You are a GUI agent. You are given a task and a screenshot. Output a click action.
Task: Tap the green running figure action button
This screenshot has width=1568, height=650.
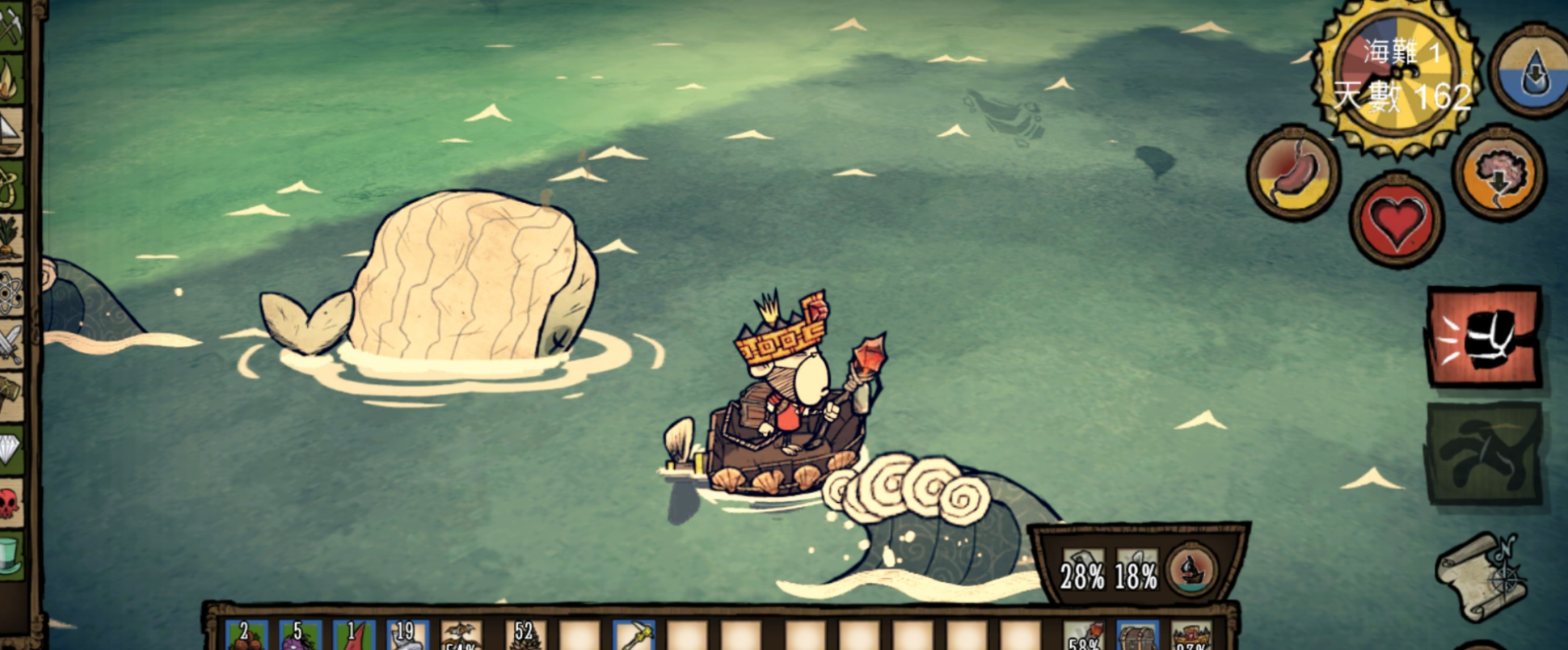point(1483,454)
